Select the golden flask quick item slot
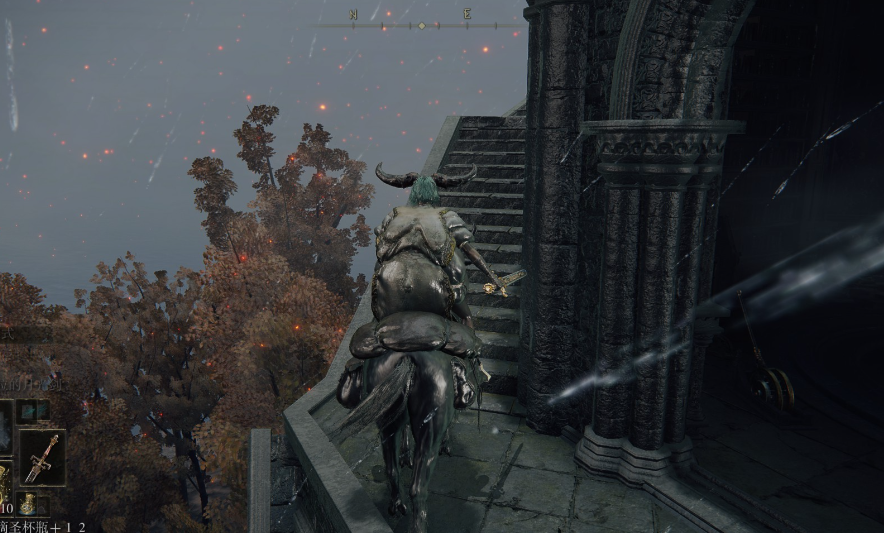Image resolution: width=884 pixels, height=533 pixels. [4, 485]
